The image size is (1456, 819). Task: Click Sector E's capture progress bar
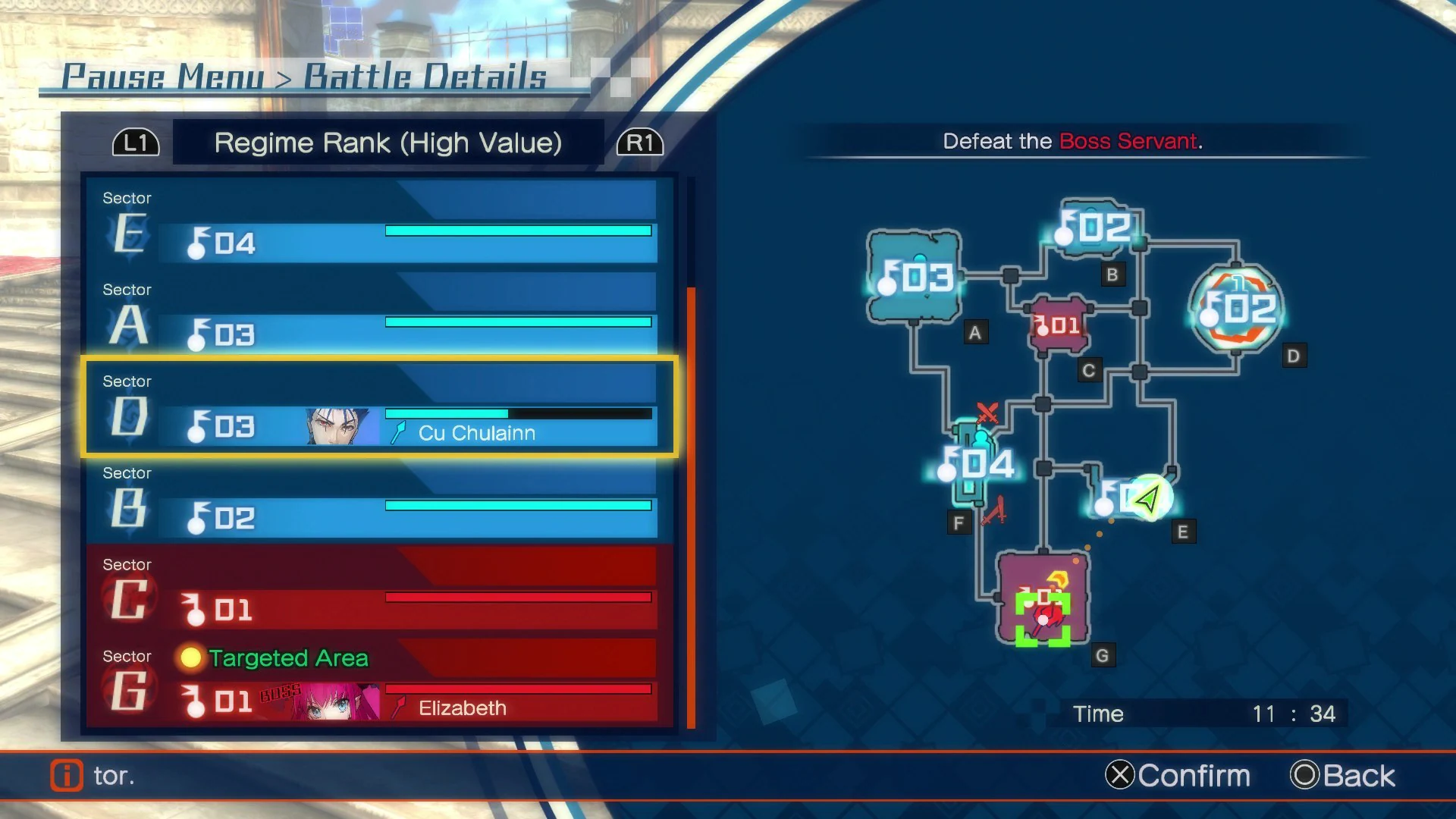click(519, 230)
